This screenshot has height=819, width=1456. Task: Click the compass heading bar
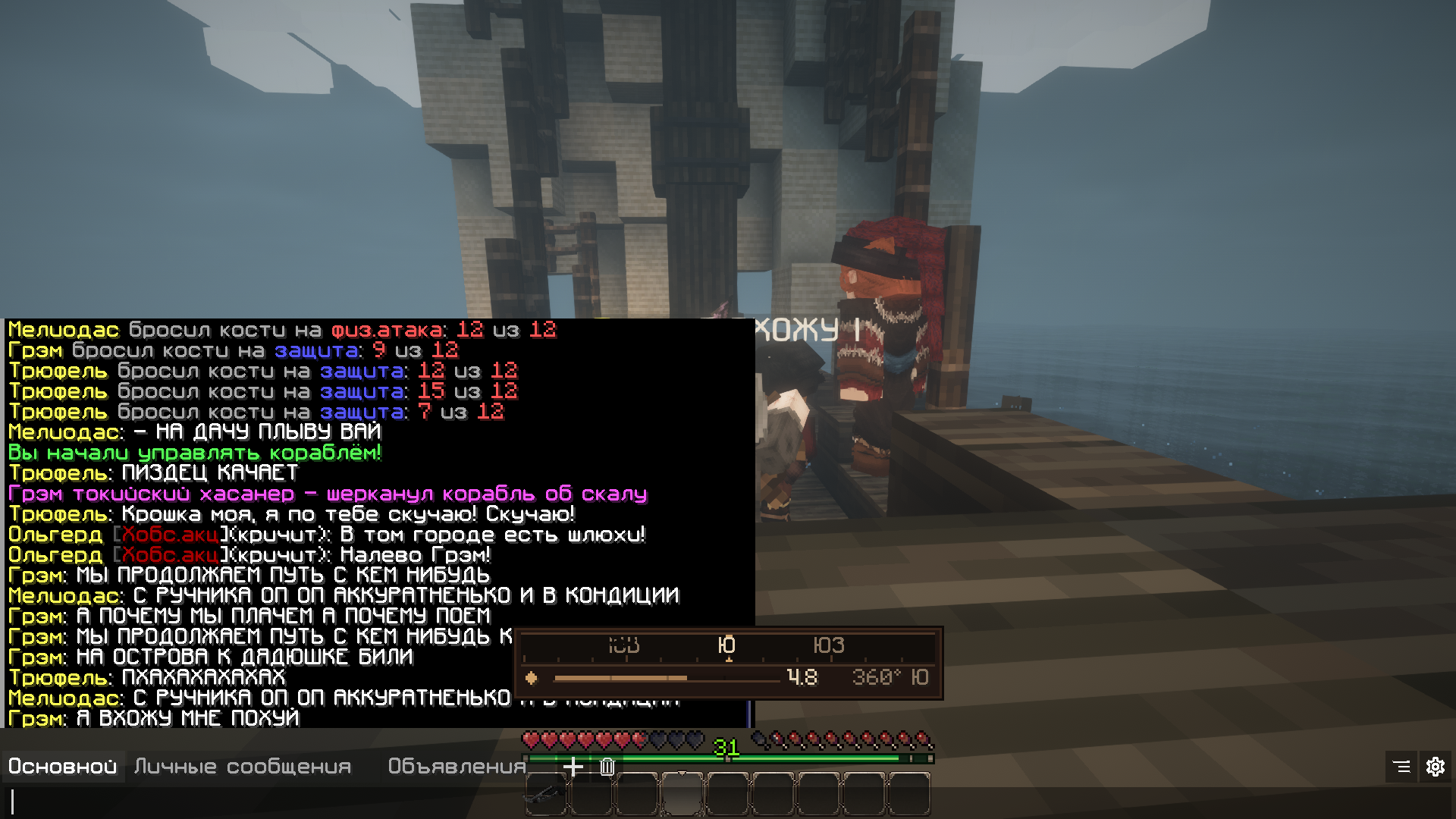pos(728,646)
